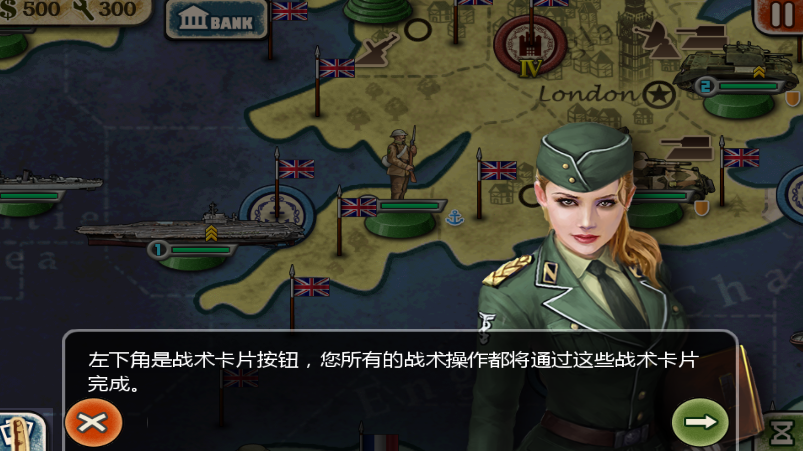803x451 pixels.
Task: Select the infantry soldier unit
Action: 401,164
